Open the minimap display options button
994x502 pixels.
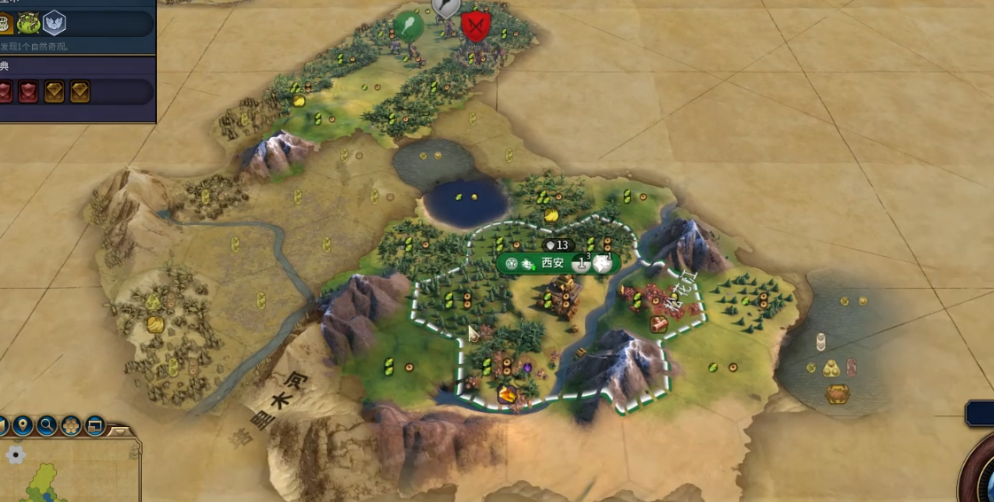tap(95, 426)
